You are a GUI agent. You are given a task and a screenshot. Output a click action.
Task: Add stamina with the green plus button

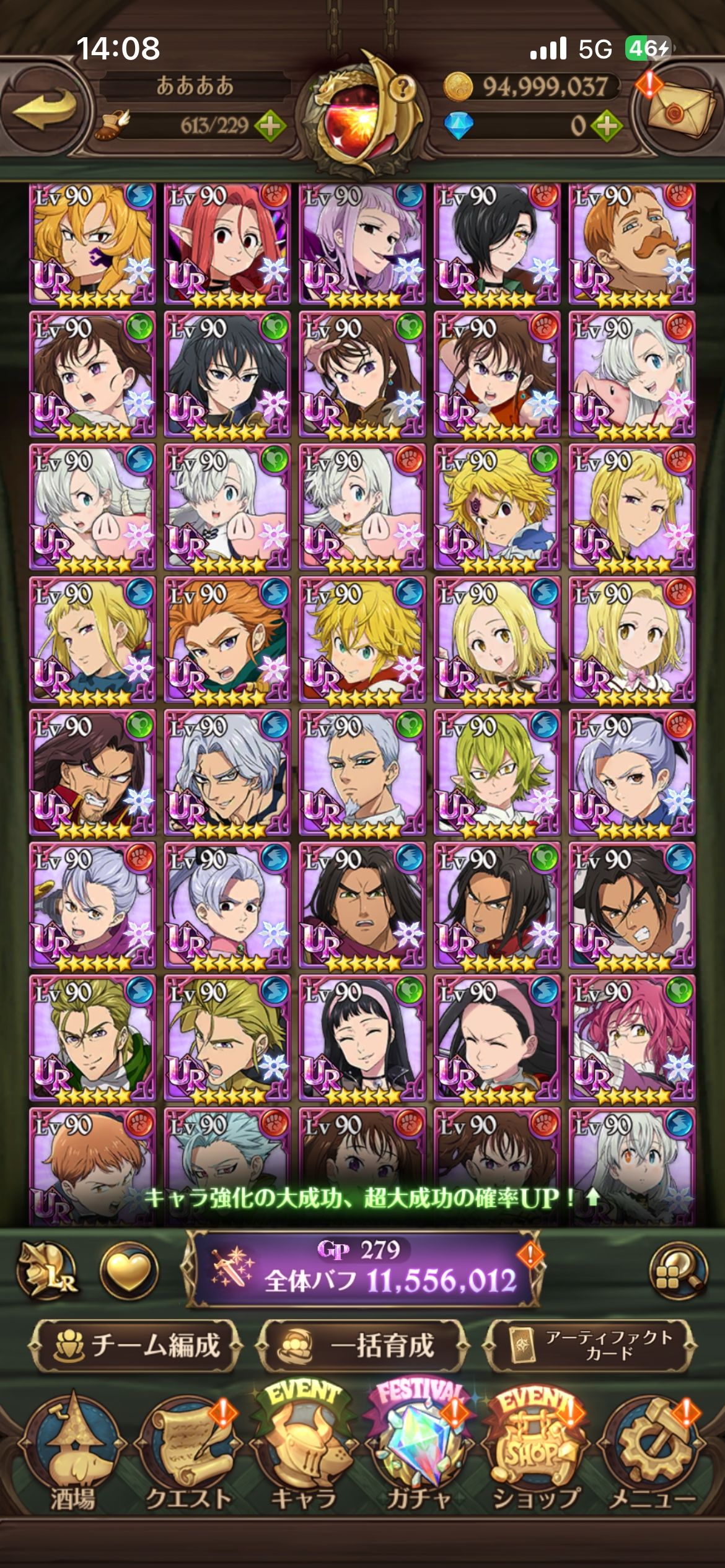click(x=270, y=126)
